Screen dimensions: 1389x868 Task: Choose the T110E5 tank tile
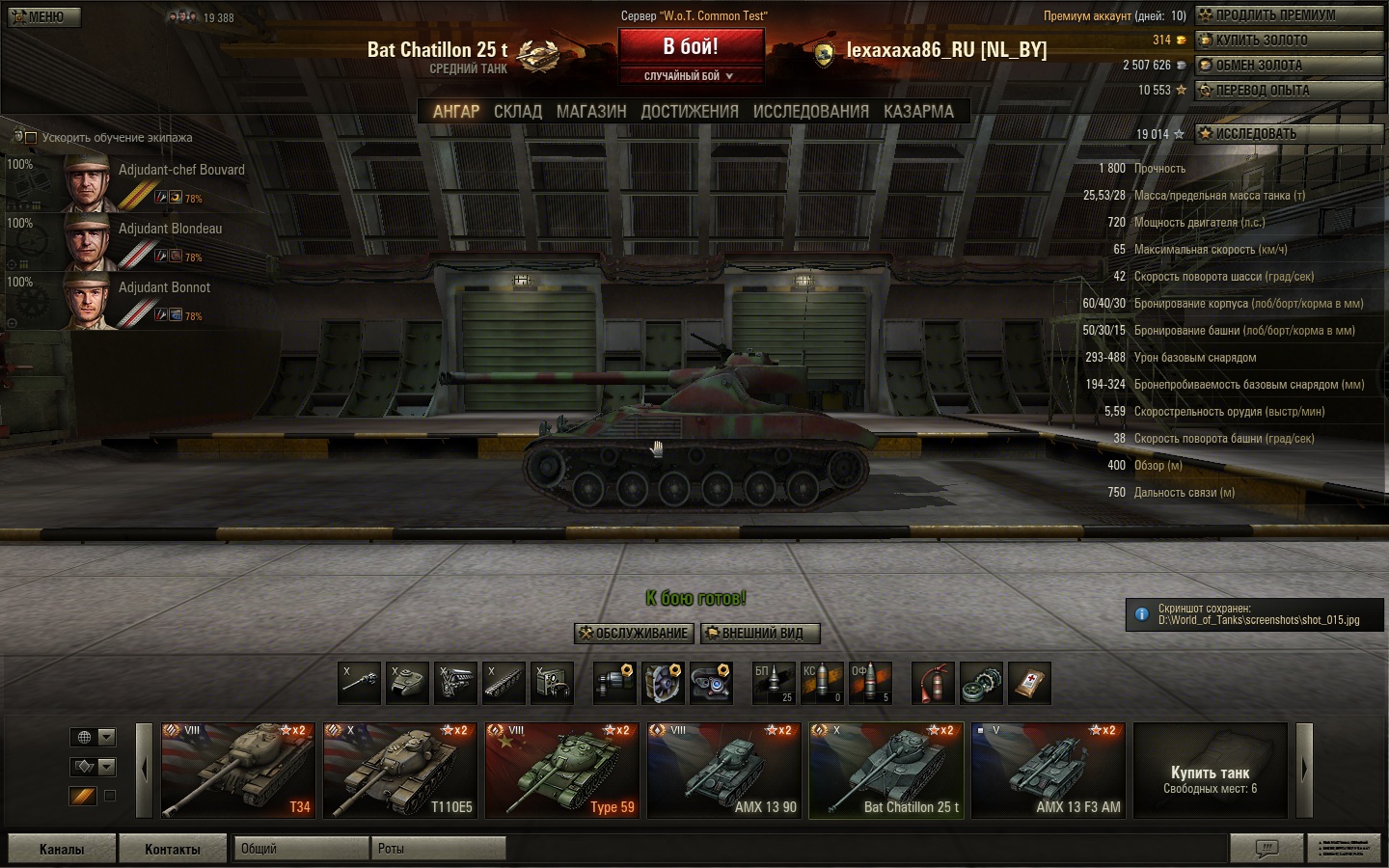tap(399, 771)
